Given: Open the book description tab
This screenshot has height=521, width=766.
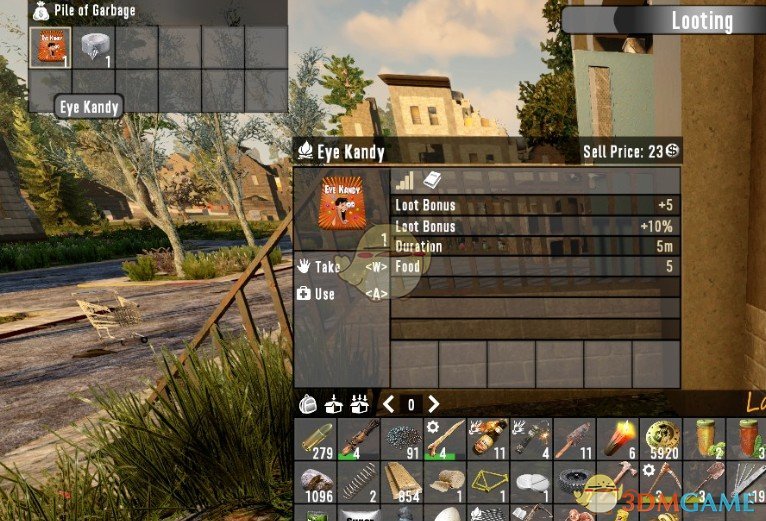Looking at the screenshot, I should pyautogui.click(x=432, y=180).
